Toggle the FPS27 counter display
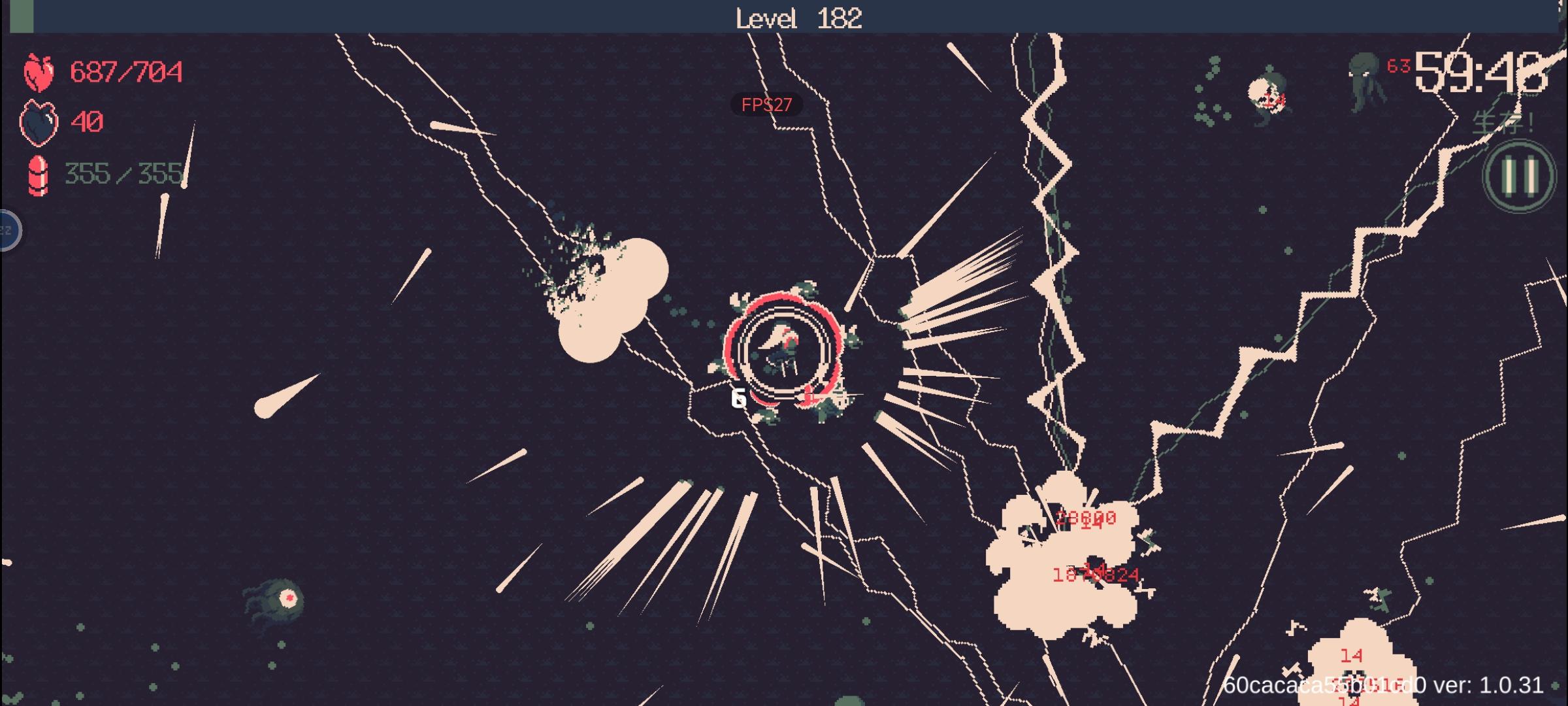This screenshot has width=1568, height=706. (x=767, y=105)
